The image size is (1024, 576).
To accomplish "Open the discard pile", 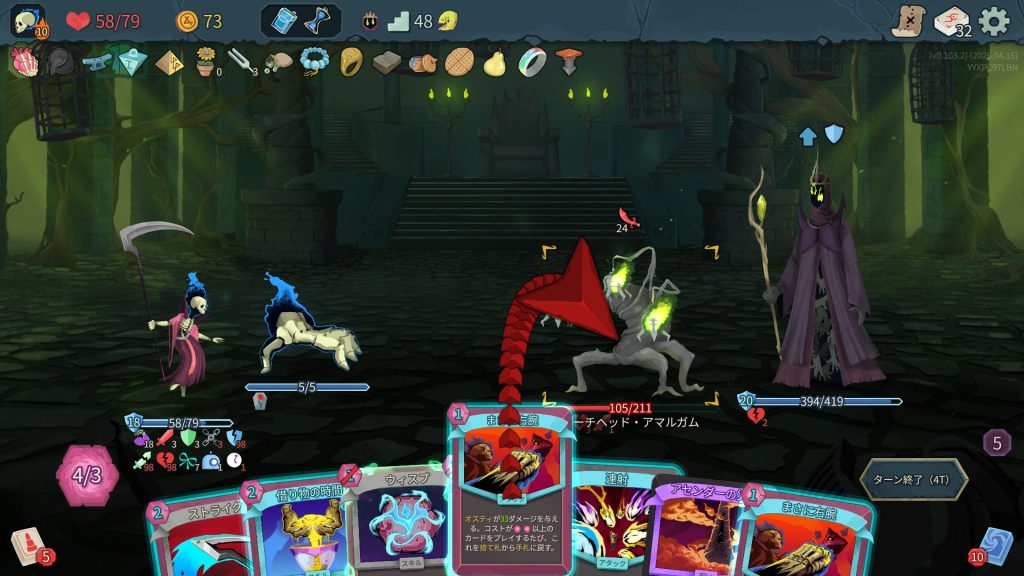I will (x=996, y=546).
